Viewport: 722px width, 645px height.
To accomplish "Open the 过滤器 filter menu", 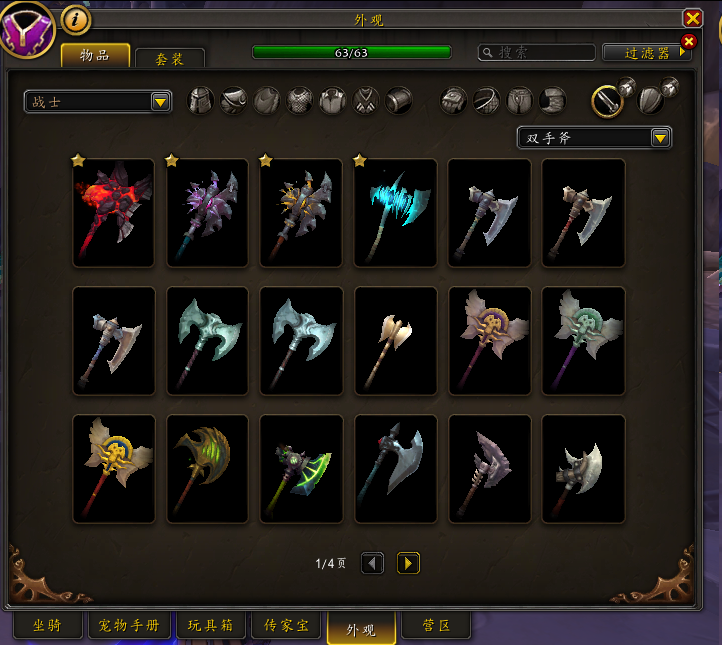I will [x=647, y=53].
